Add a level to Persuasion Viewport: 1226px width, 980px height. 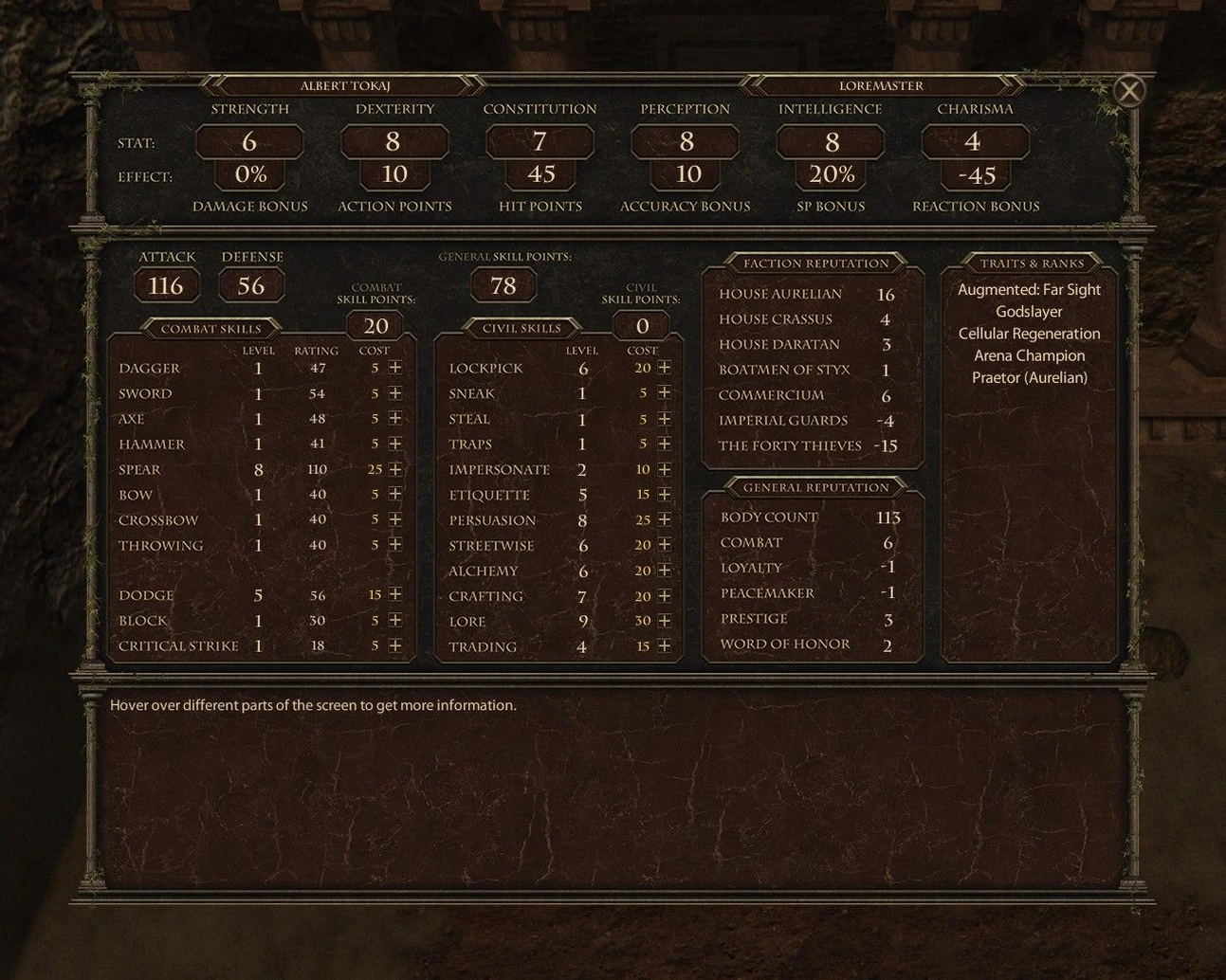click(x=664, y=519)
